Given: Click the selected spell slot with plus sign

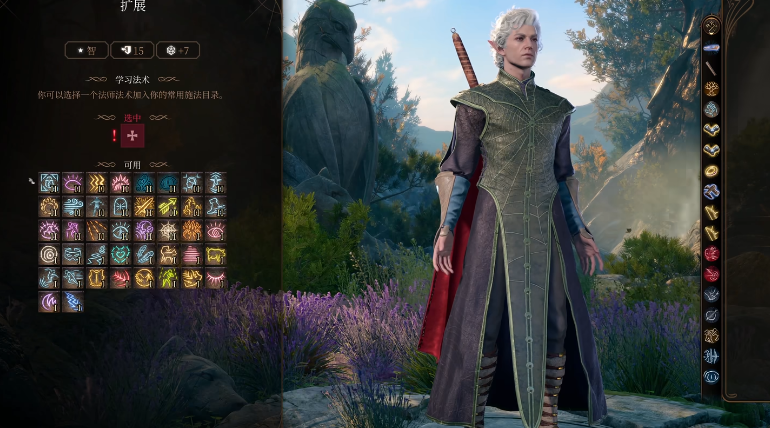Looking at the screenshot, I should coord(133,135).
